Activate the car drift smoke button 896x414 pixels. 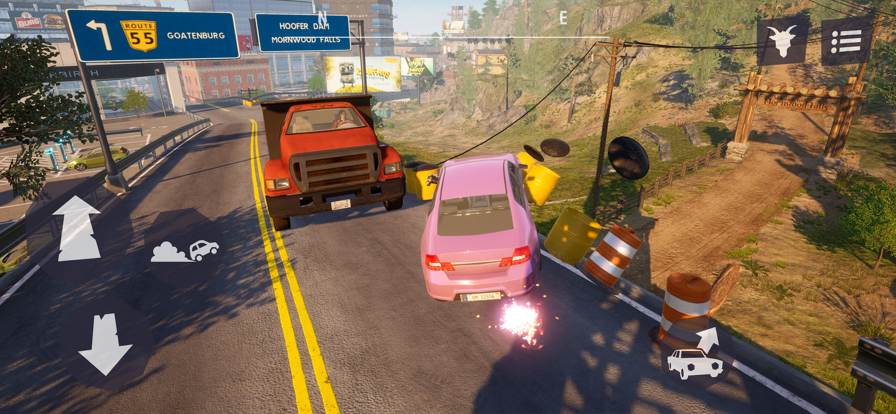coord(185,251)
